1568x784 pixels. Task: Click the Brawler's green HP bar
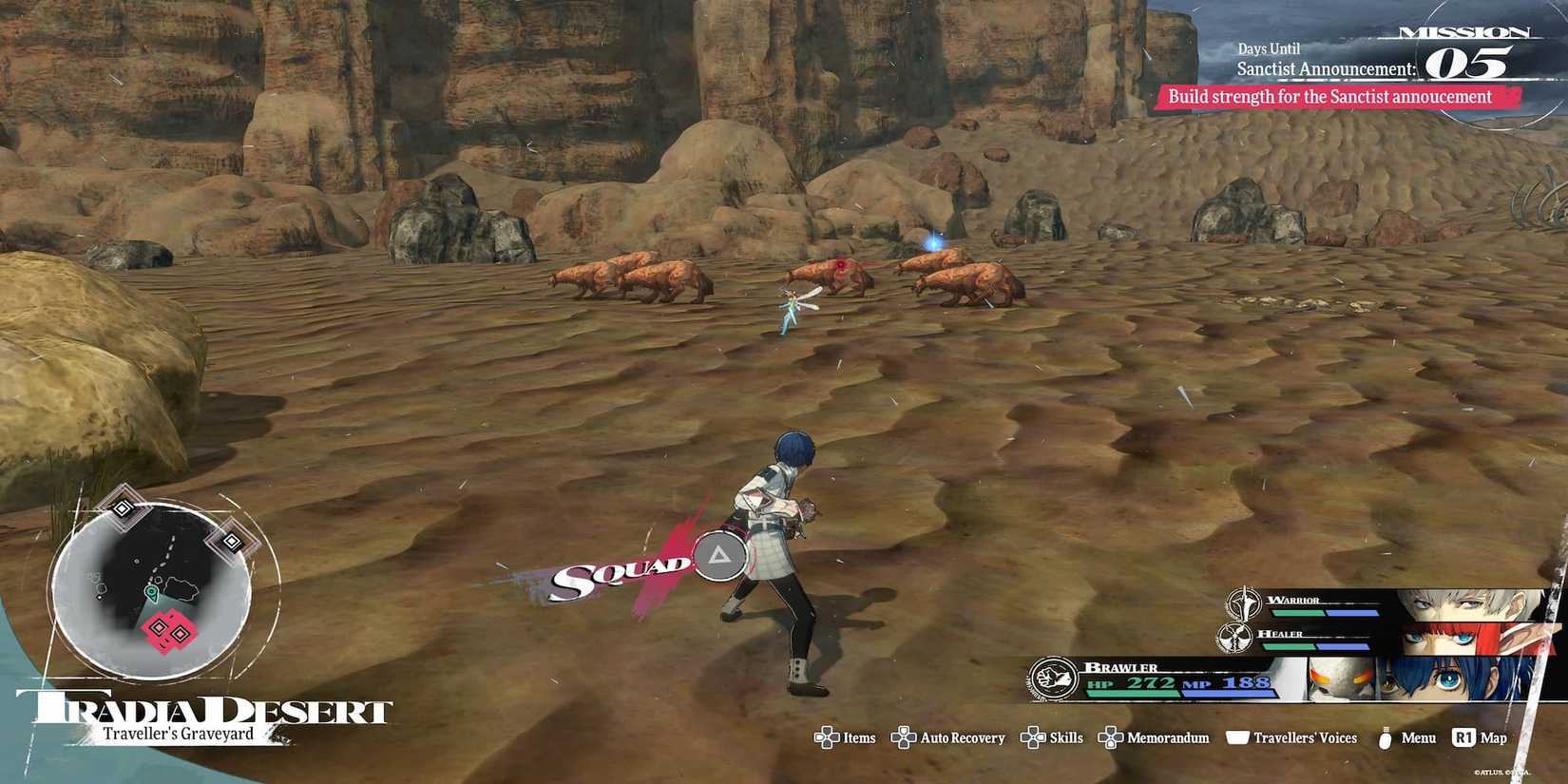pos(1131,693)
